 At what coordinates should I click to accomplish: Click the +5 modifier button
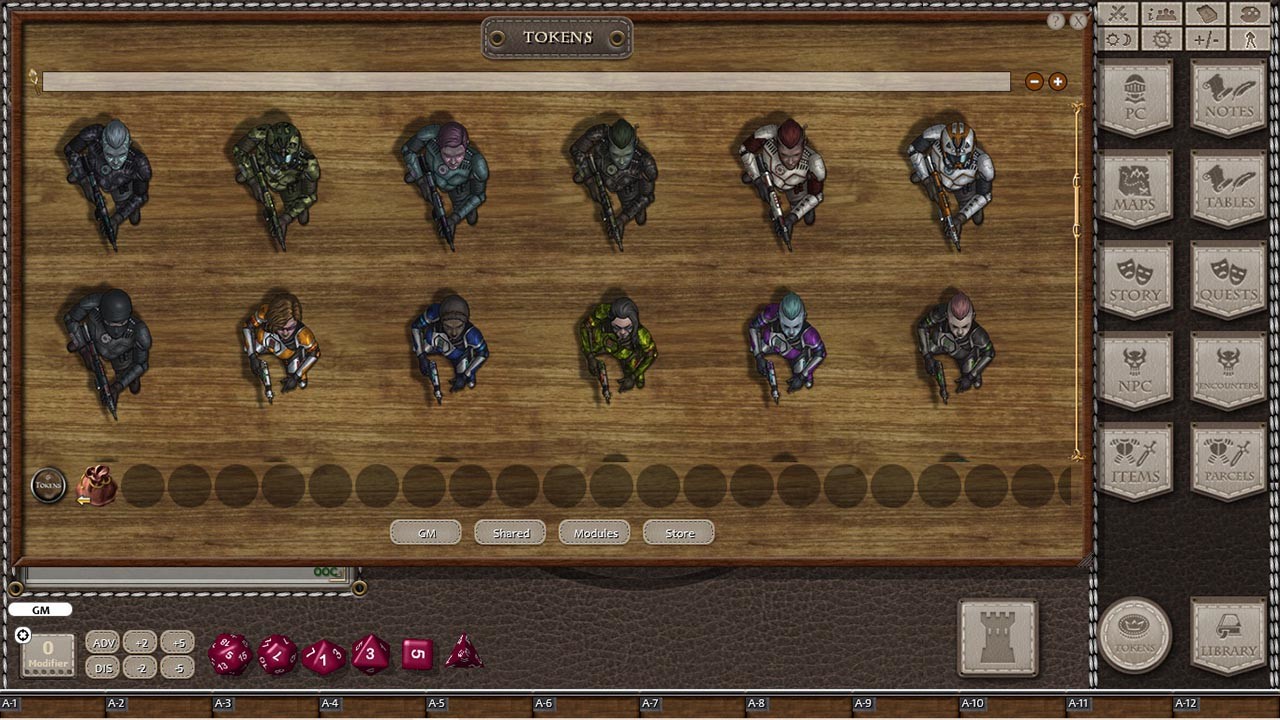[x=178, y=643]
